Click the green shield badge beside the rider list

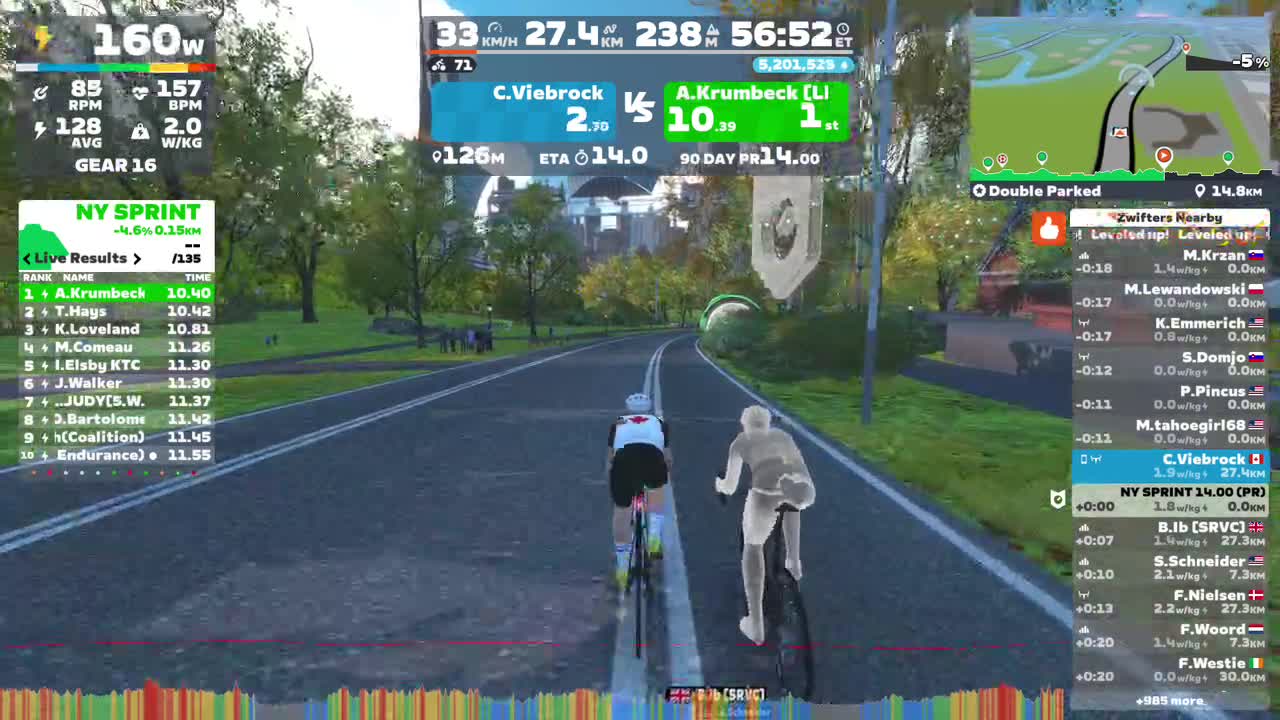coord(1057,500)
